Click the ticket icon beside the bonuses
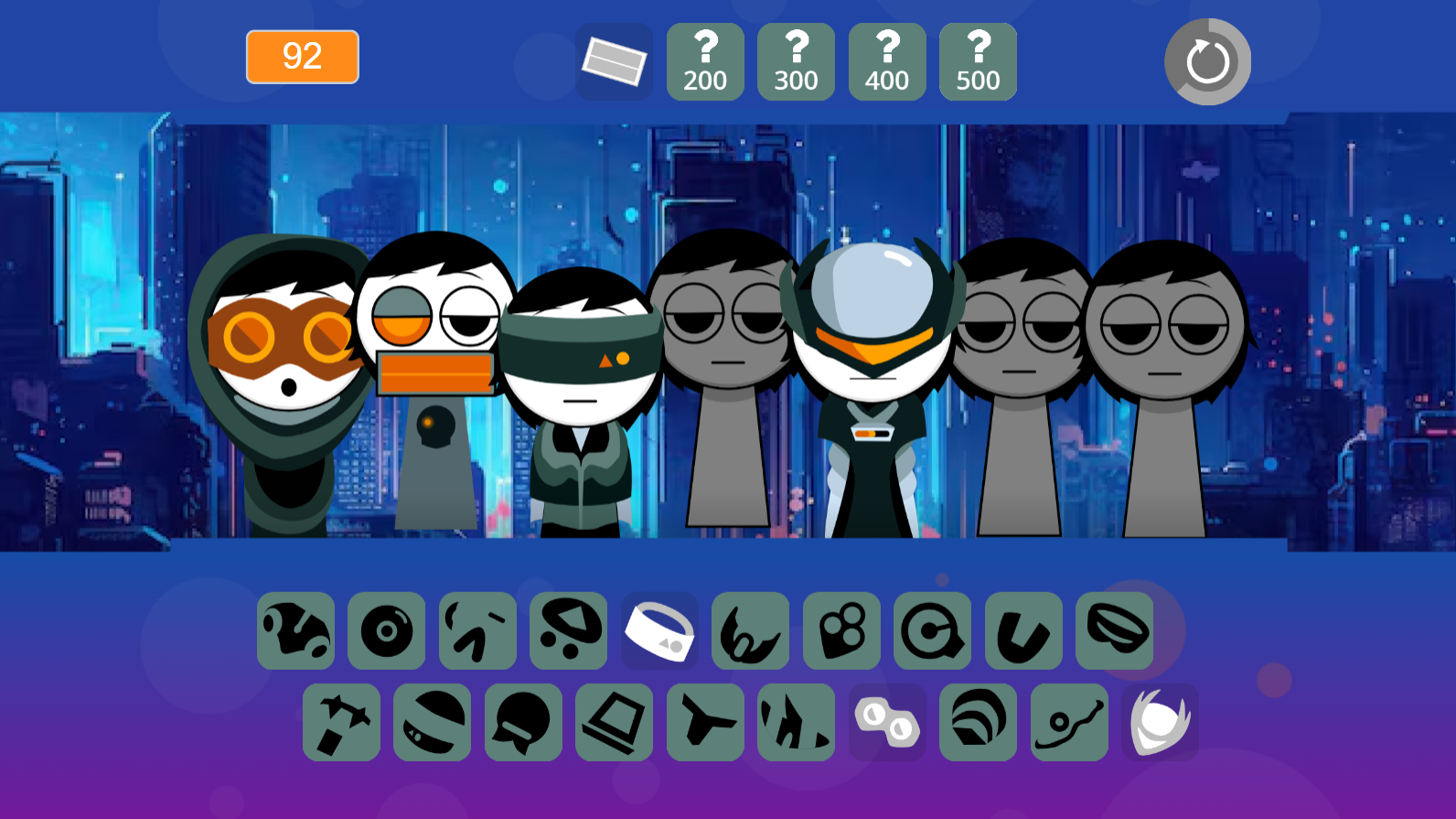The width and height of the screenshot is (1456, 819). (615, 61)
